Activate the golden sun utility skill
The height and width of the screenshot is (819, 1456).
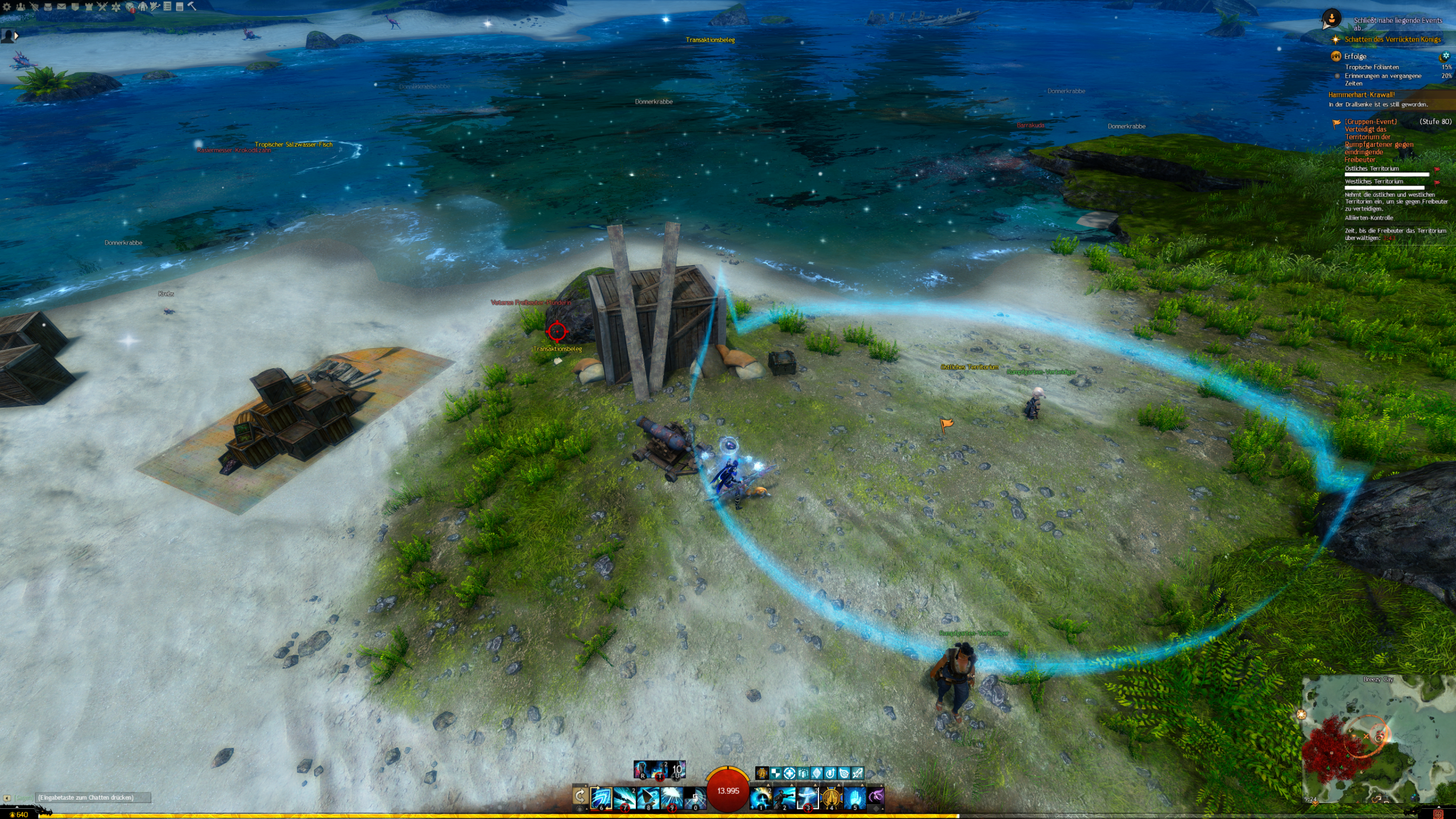click(831, 798)
